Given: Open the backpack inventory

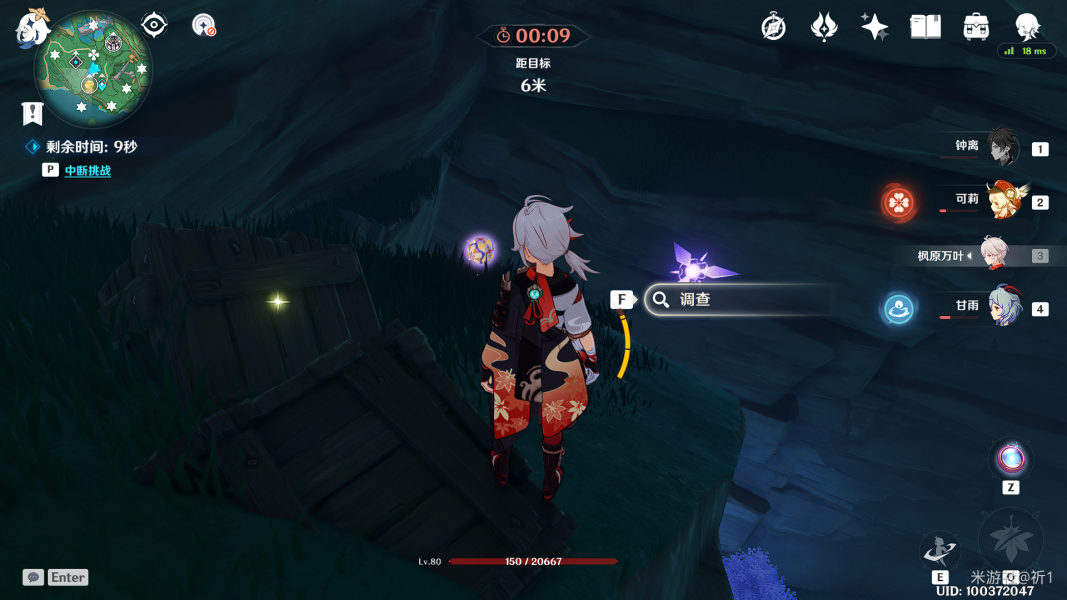Looking at the screenshot, I should pyautogui.click(x=976, y=27).
